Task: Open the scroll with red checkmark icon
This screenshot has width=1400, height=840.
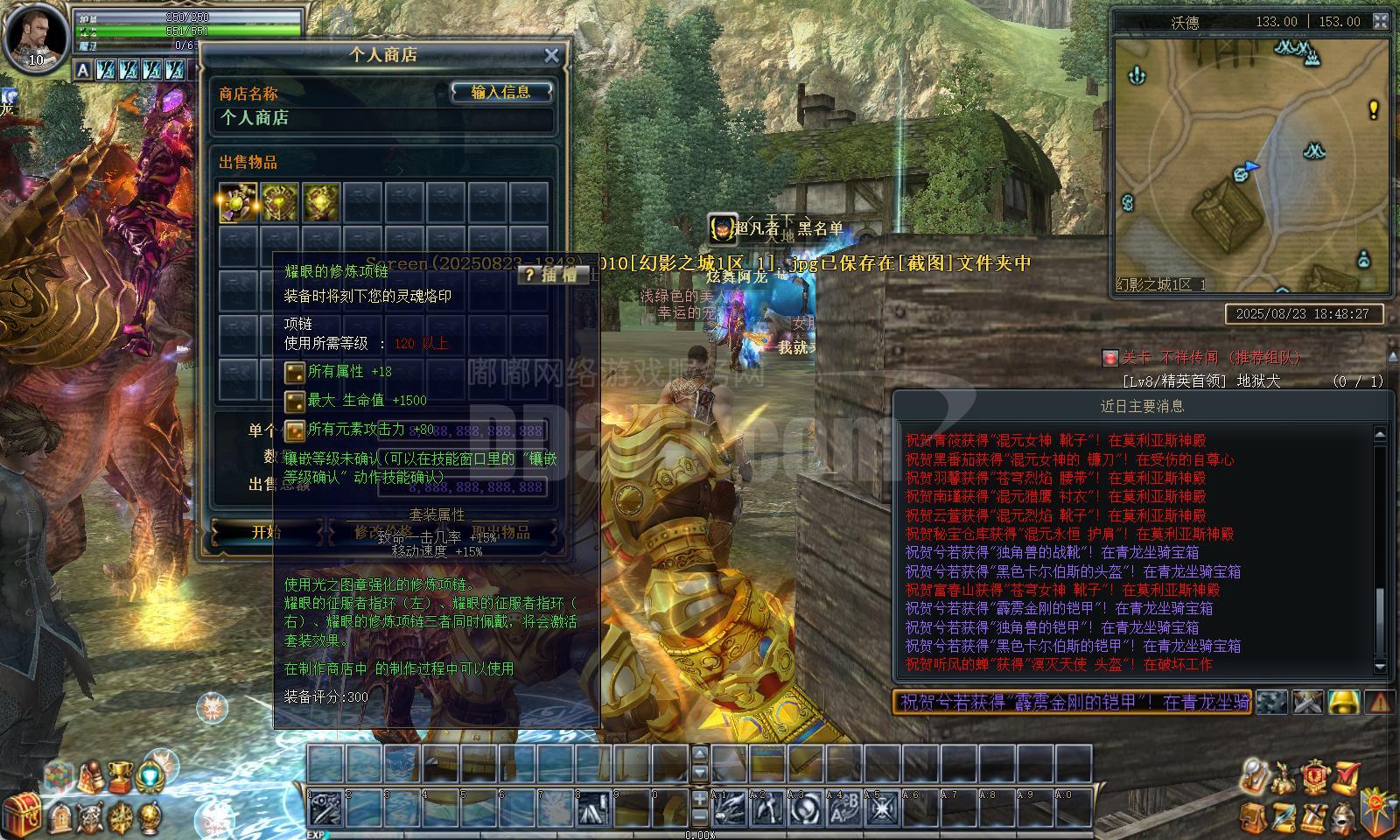Action: click(1347, 775)
